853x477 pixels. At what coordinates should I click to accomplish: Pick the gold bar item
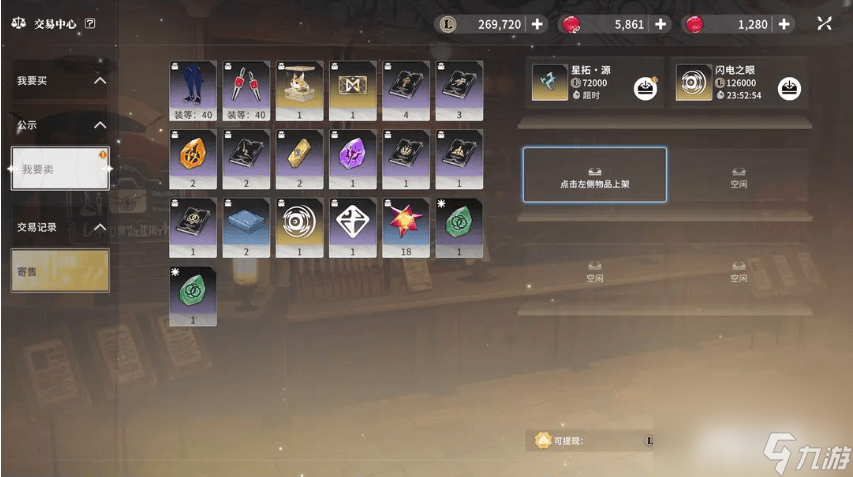(300, 158)
